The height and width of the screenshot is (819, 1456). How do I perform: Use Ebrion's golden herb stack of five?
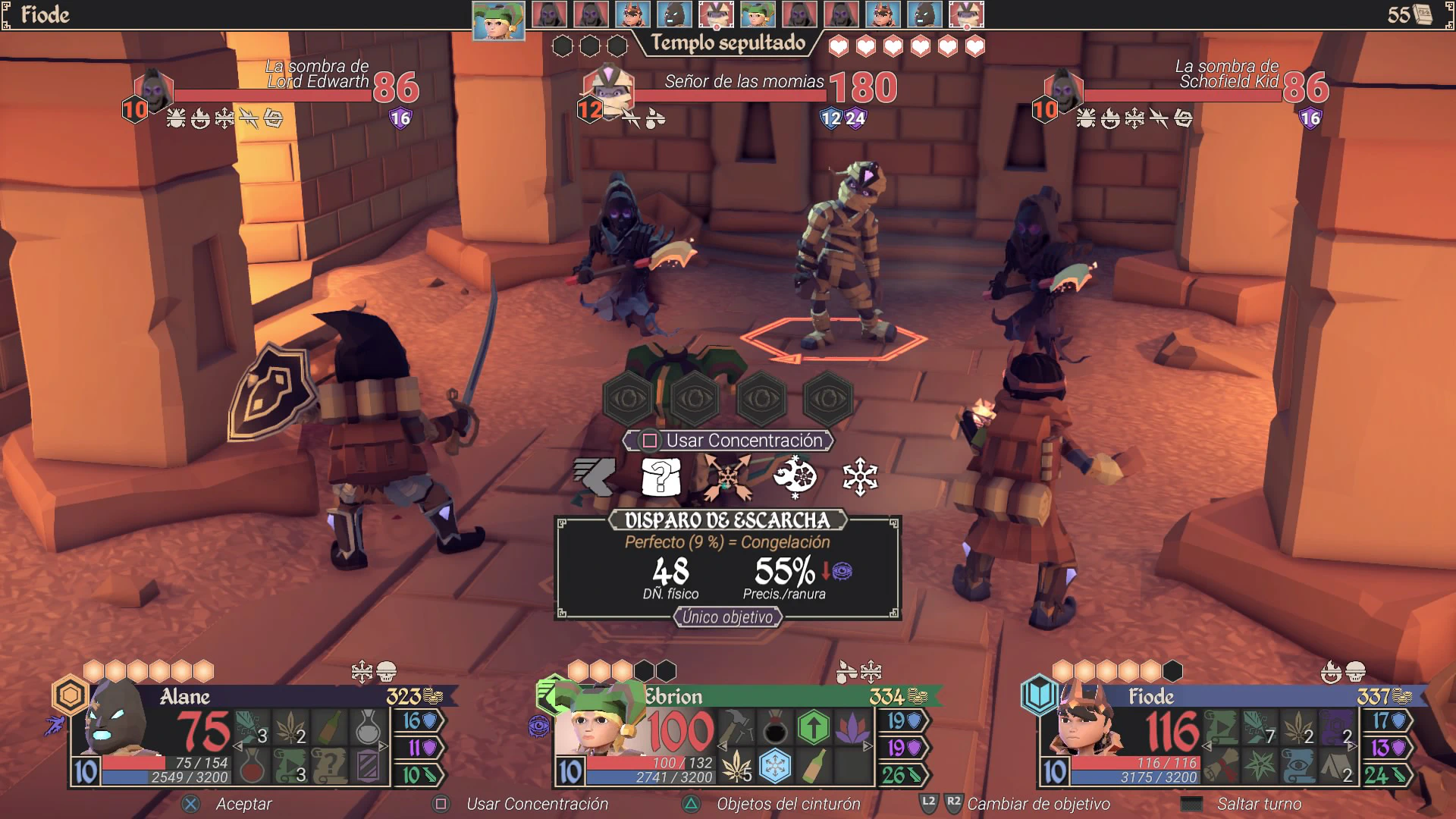point(736,767)
